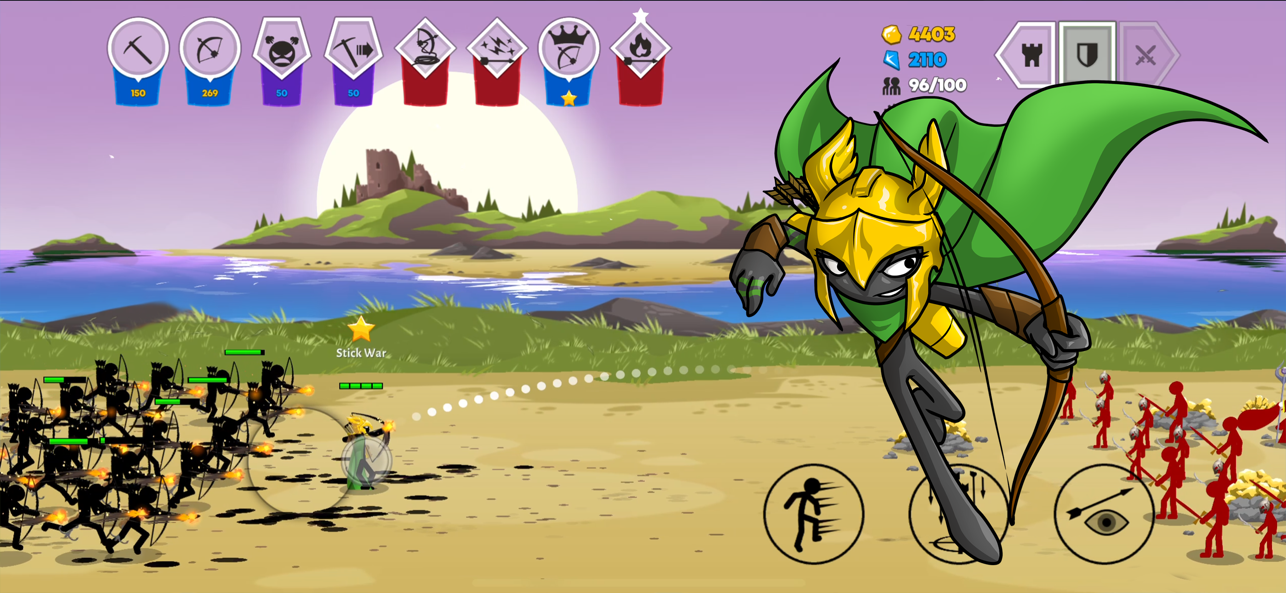The image size is (1286, 593).
Task: Train an archer costing 269 gold
Action: (210, 50)
